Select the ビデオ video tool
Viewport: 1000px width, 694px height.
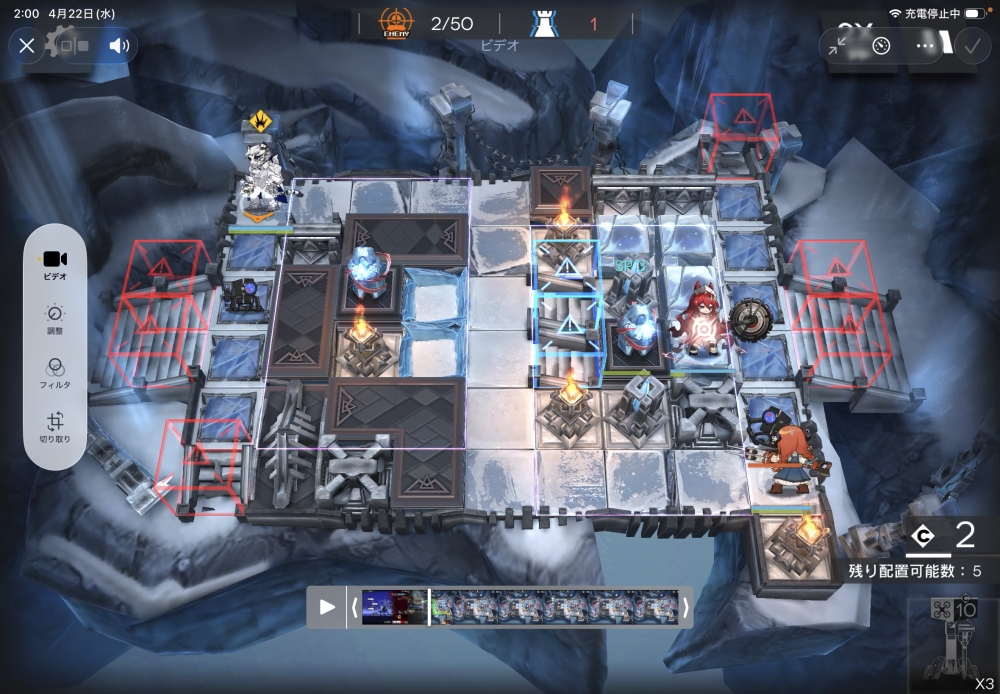(x=55, y=263)
